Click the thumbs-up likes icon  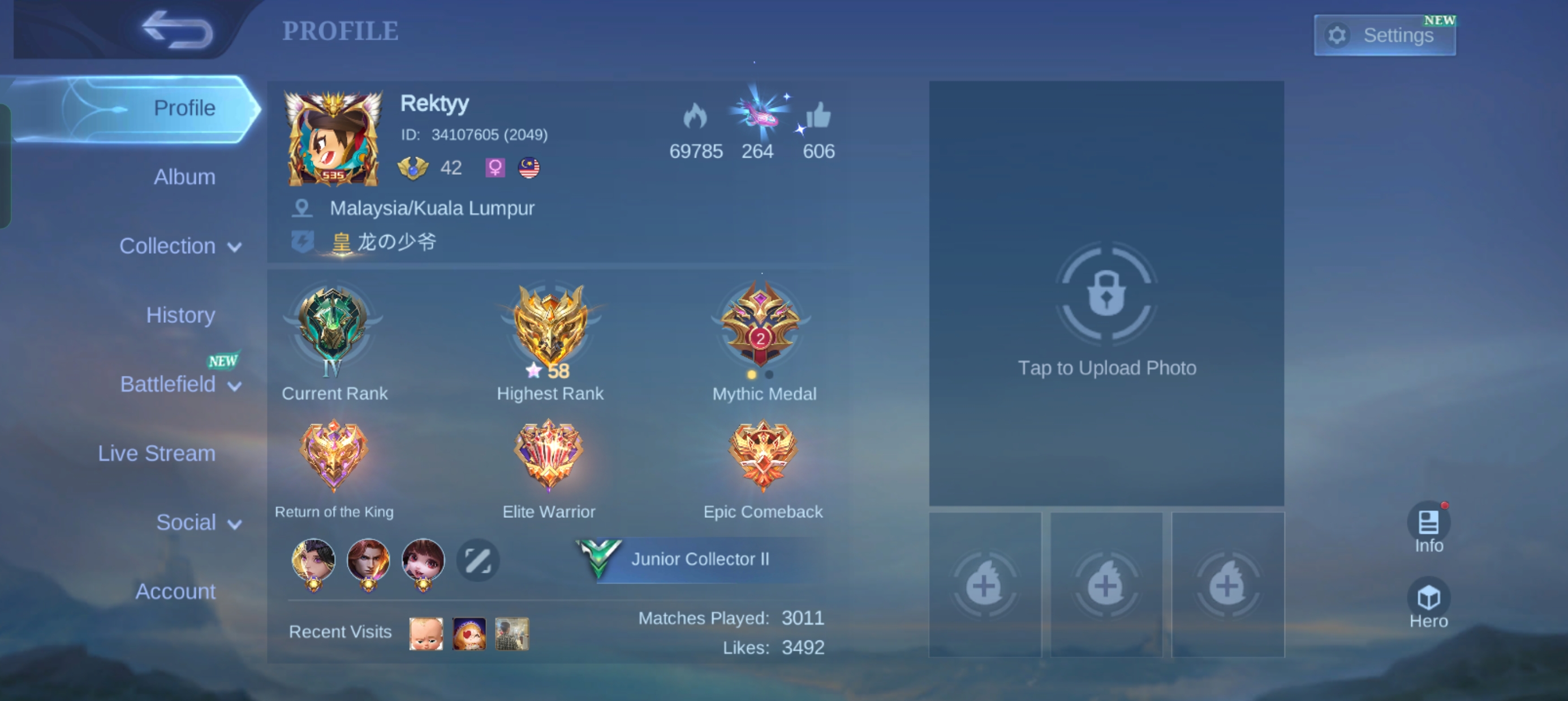818,119
